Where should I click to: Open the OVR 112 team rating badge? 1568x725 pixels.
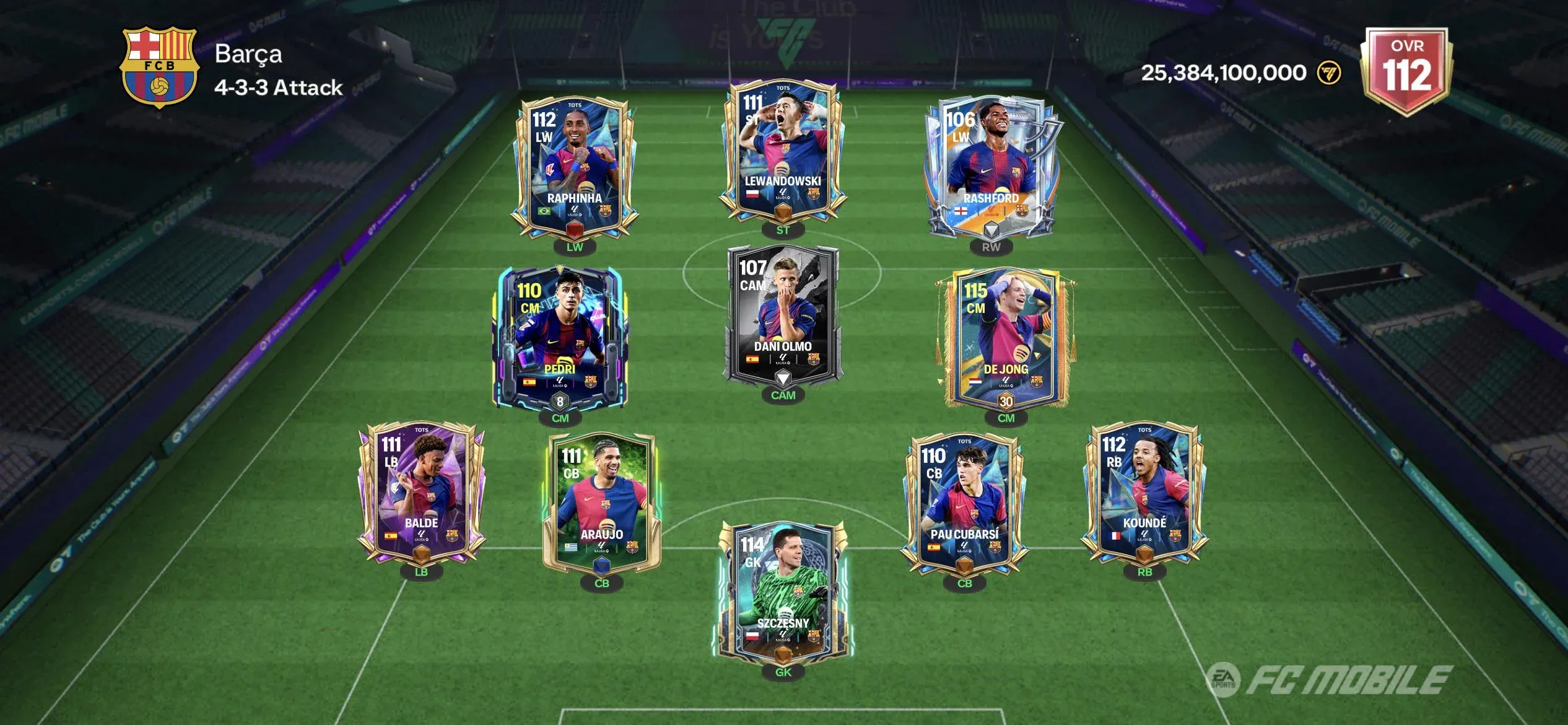pyautogui.click(x=1407, y=69)
